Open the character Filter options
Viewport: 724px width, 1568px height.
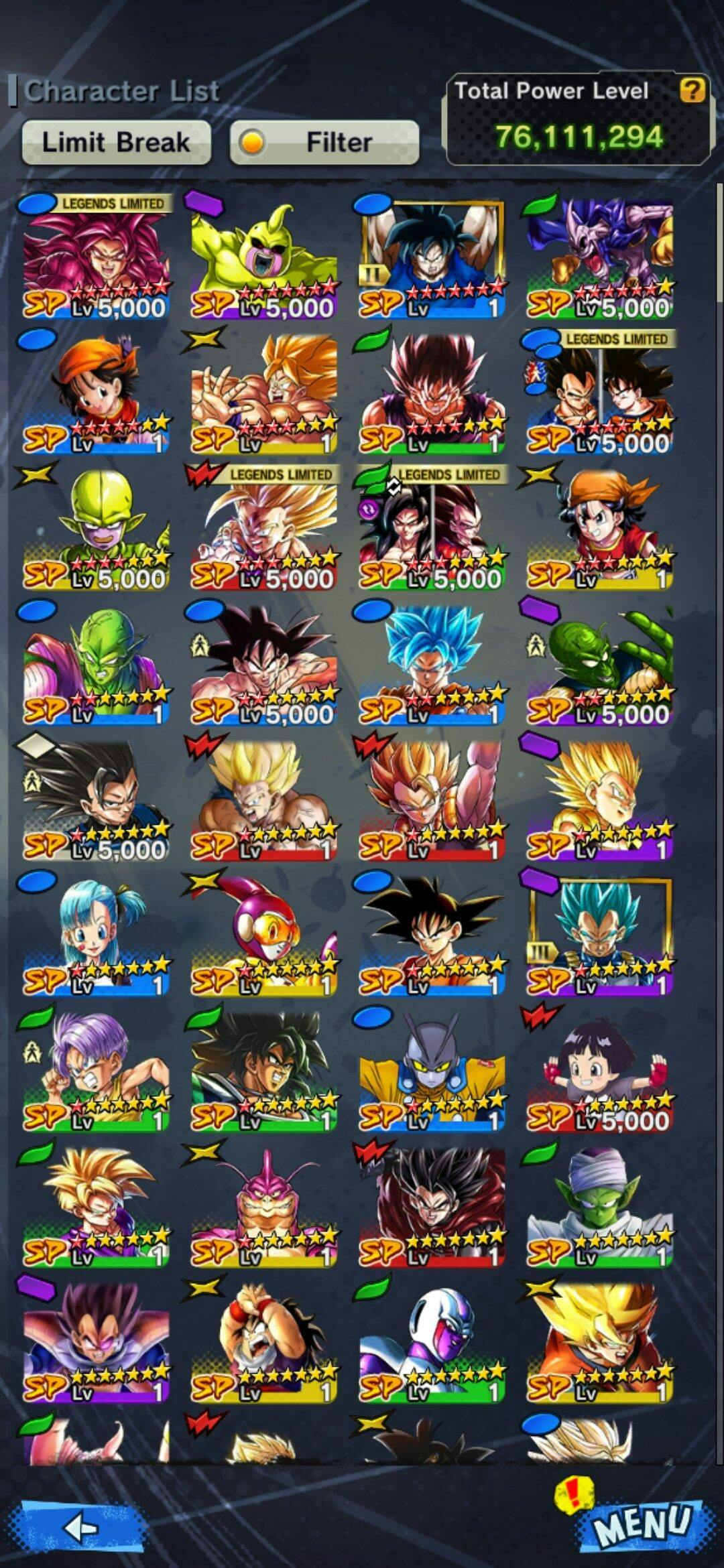(x=324, y=143)
